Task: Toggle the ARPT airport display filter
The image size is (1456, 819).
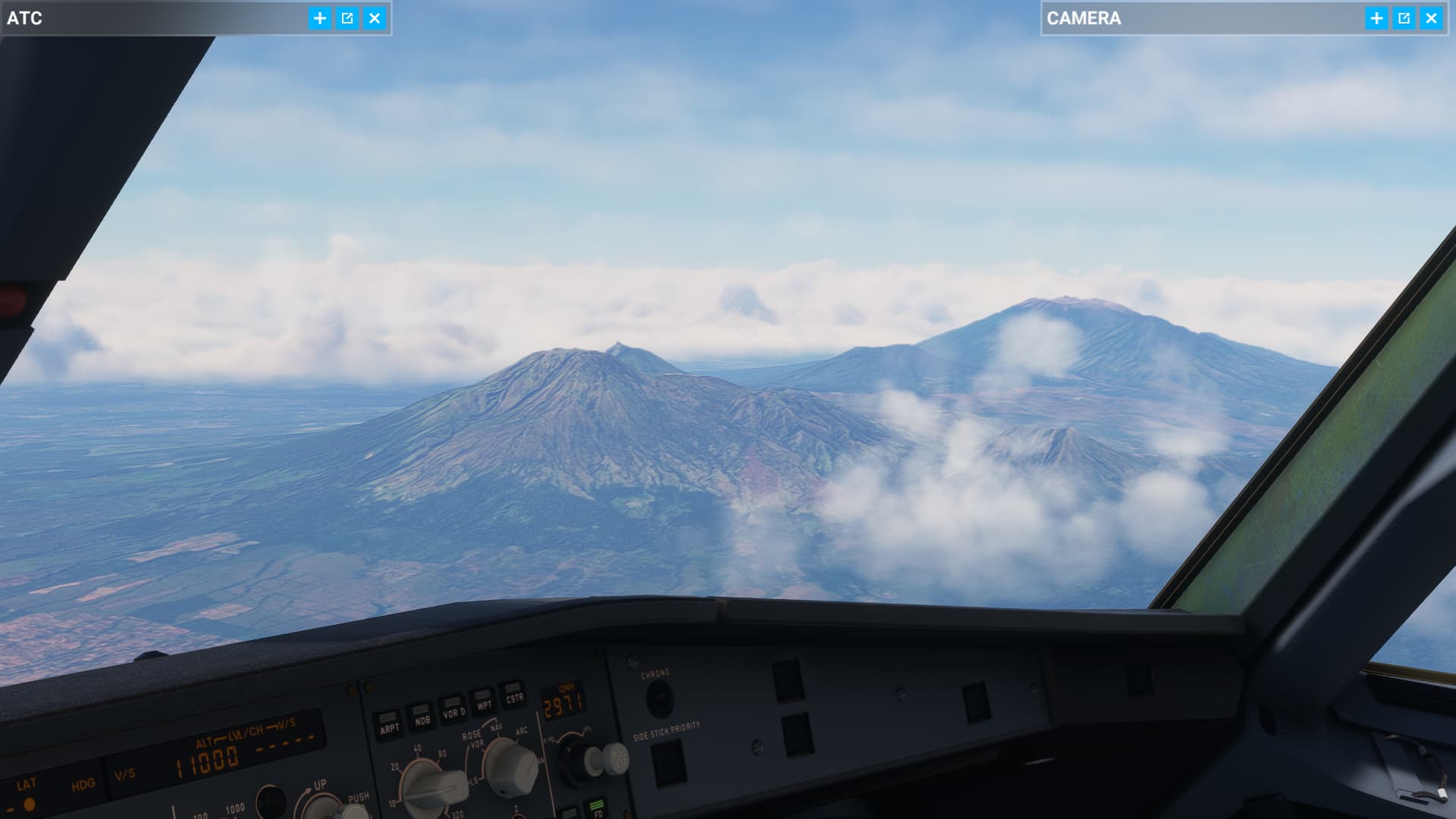Action: click(x=391, y=721)
